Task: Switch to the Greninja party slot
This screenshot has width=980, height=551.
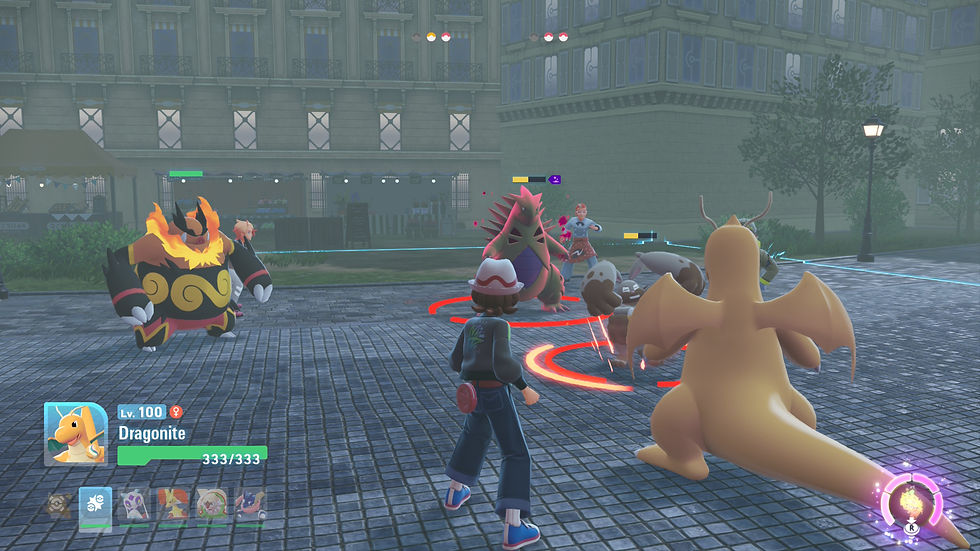Action: pyautogui.click(x=250, y=504)
